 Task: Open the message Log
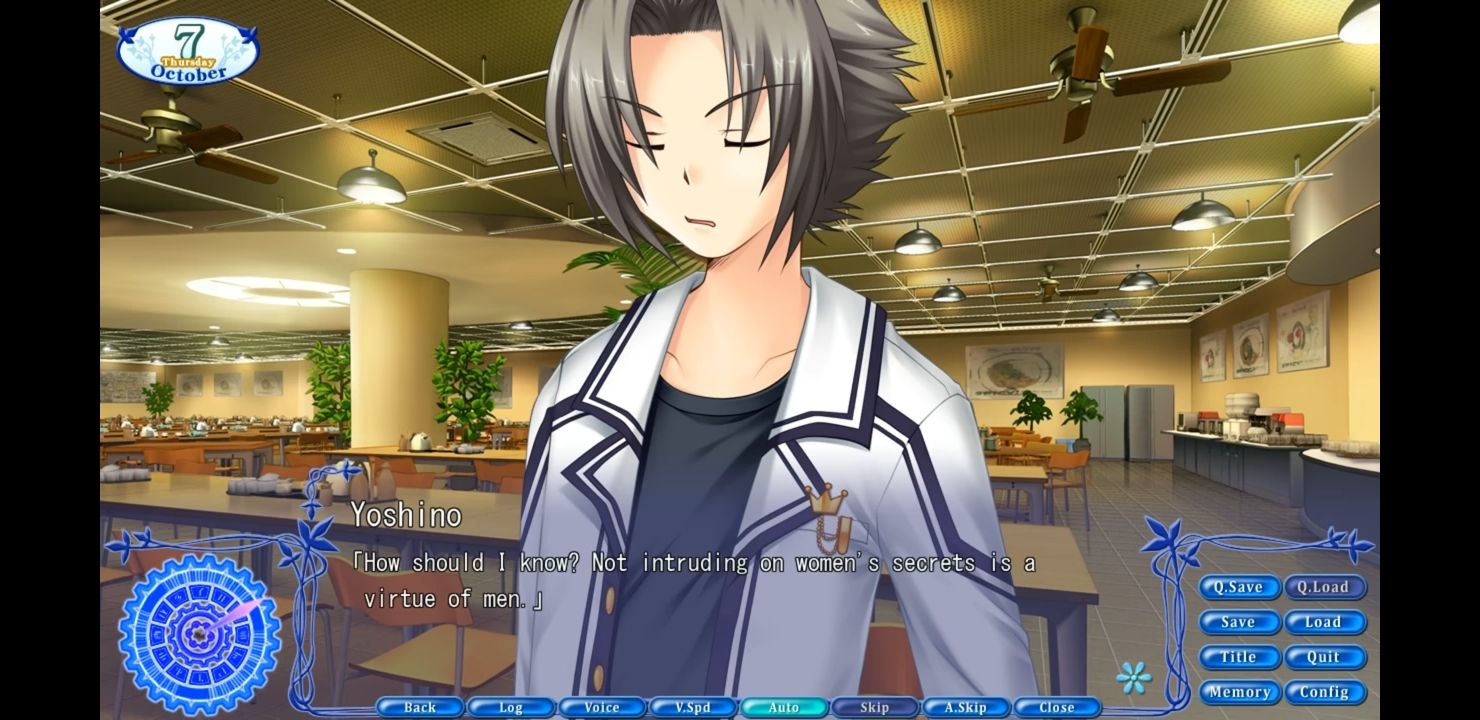tap(510, 707)
